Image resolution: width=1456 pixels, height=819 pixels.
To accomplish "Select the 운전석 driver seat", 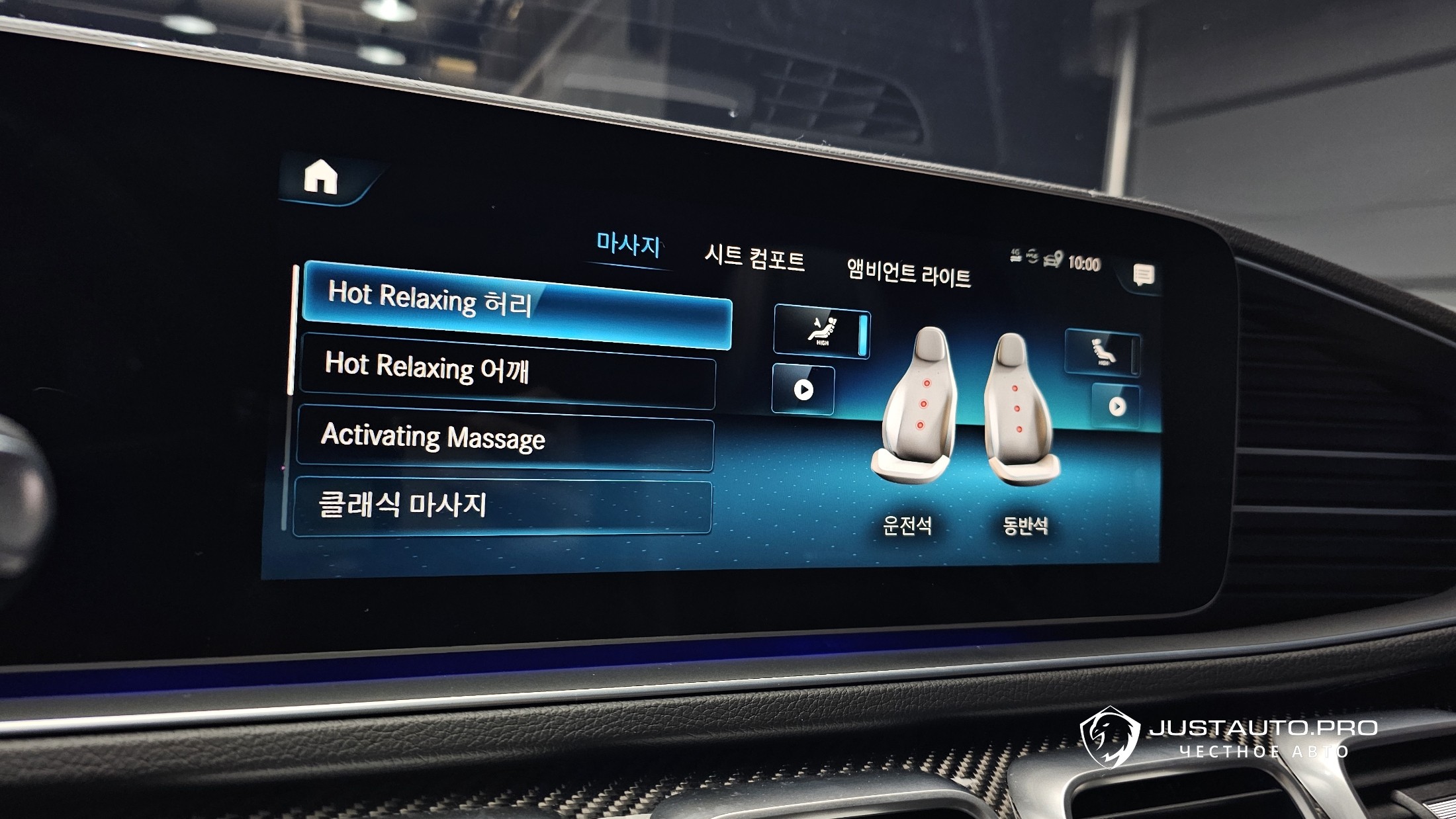I will [916, 410].
